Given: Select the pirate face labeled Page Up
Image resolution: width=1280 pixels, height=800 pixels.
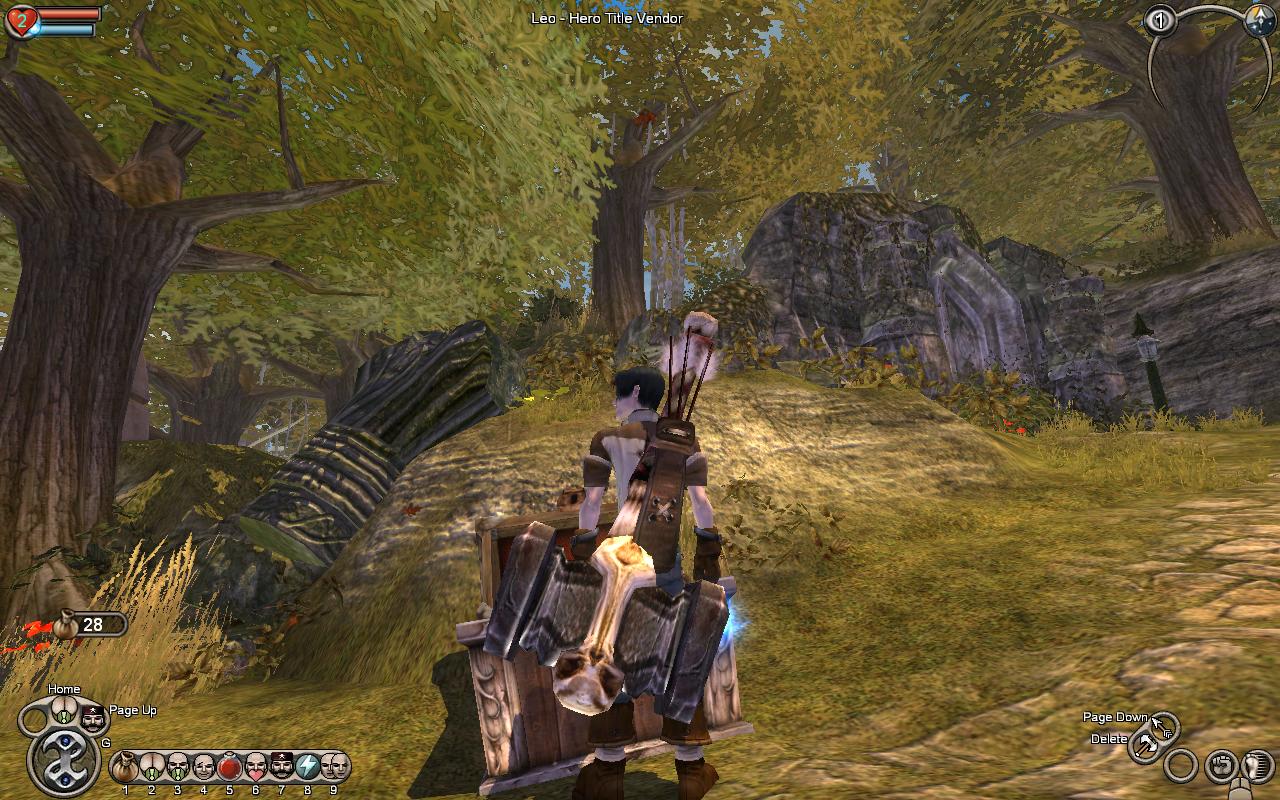Looking at the screenshot, I should click(92, 717).
